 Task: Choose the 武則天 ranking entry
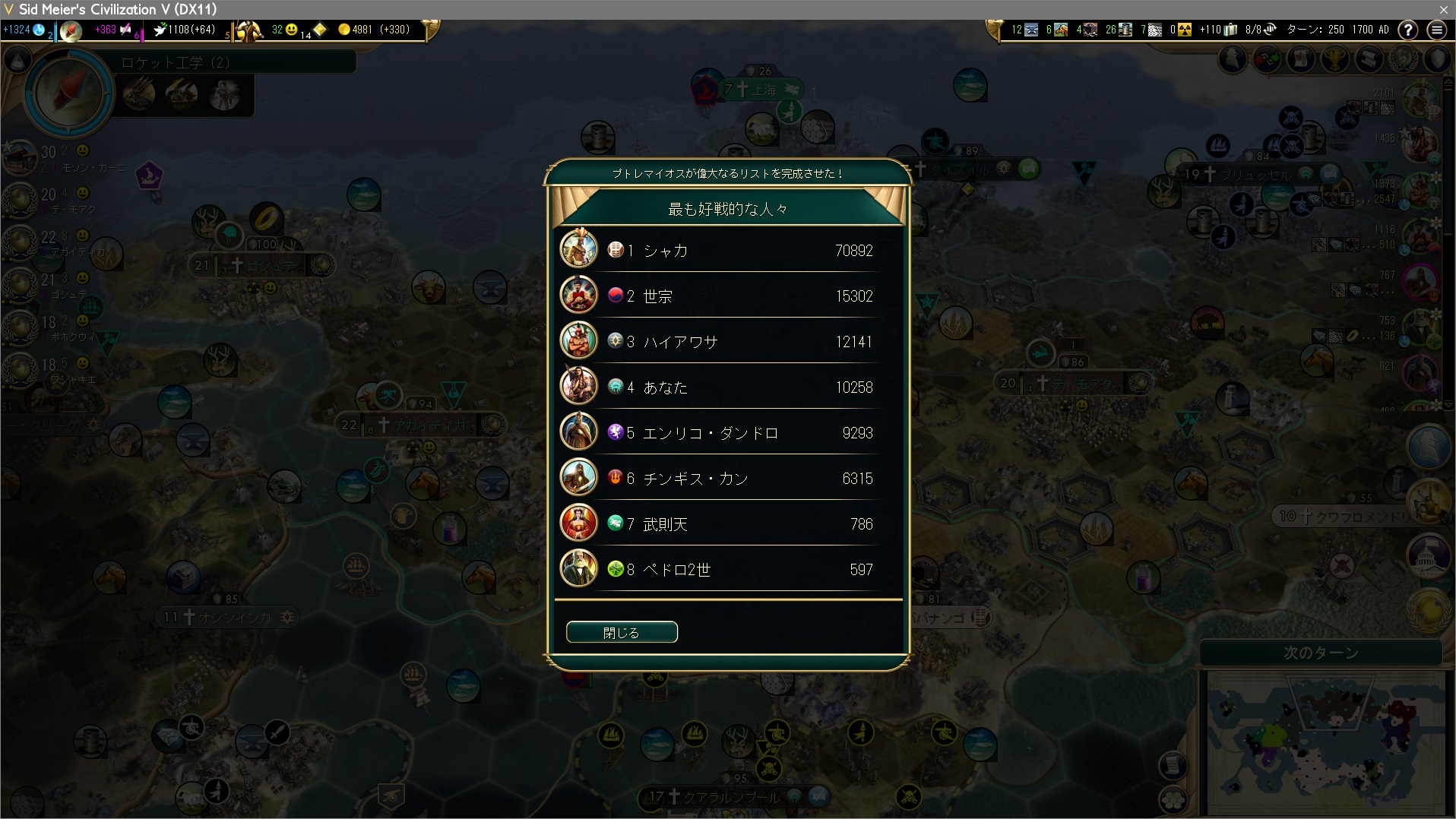coord(727,523)
